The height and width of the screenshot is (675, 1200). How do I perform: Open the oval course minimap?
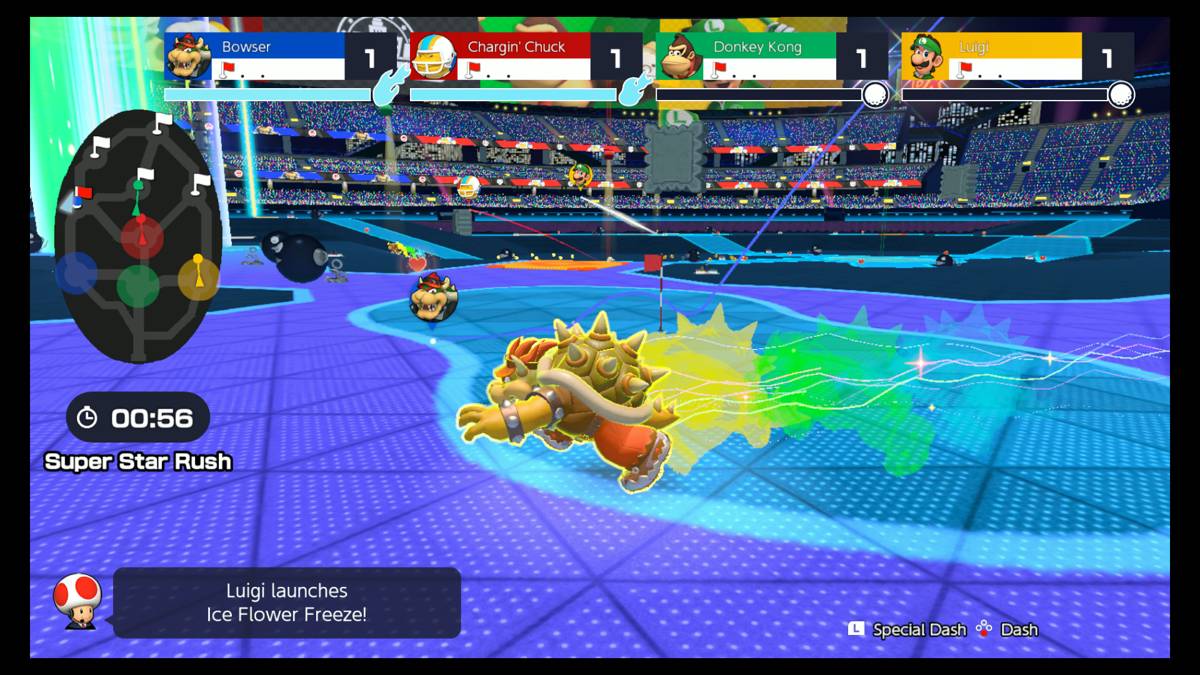click(x=137, y=236)
